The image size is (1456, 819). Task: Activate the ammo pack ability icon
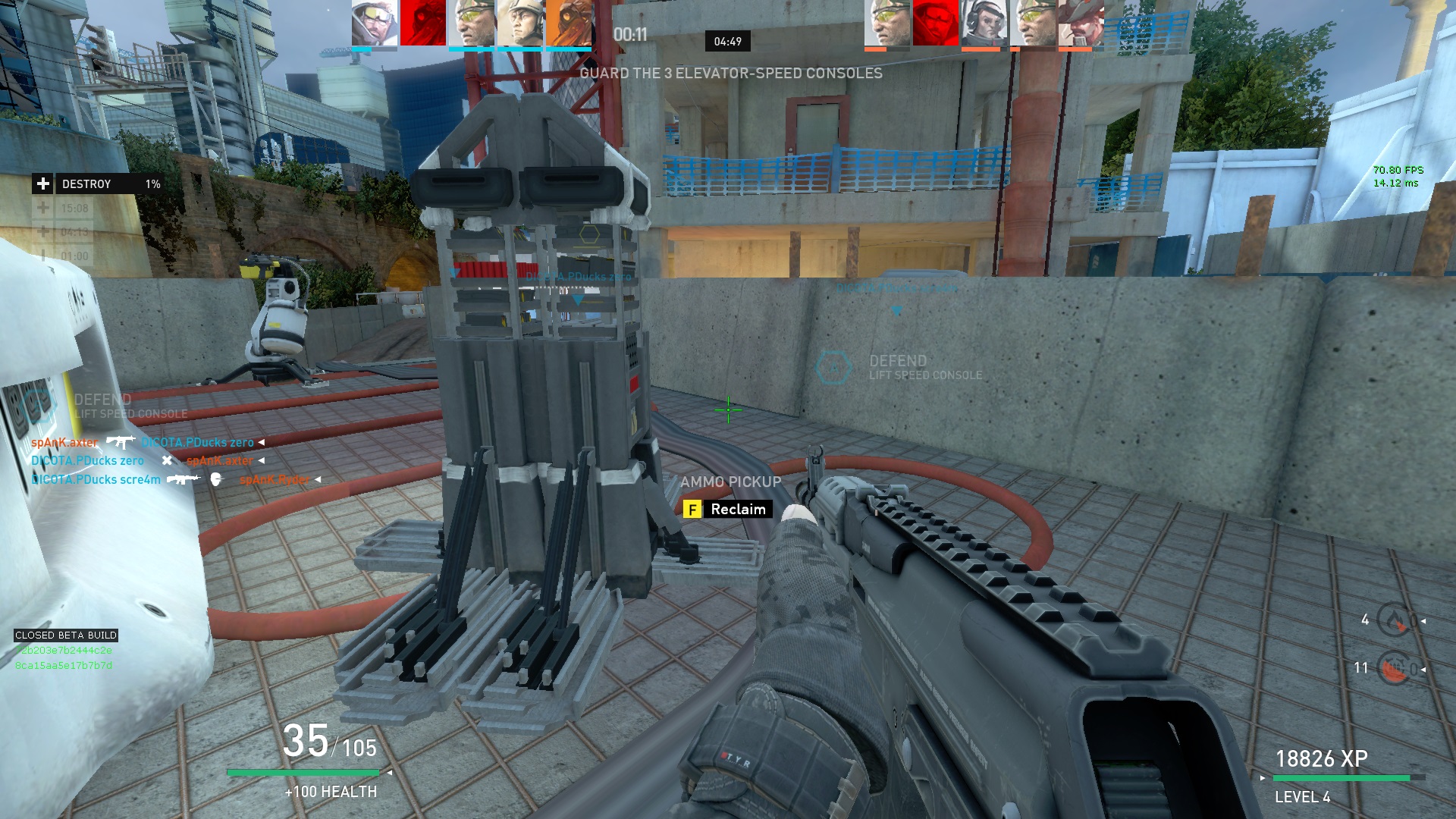(x=1394, y=669)
